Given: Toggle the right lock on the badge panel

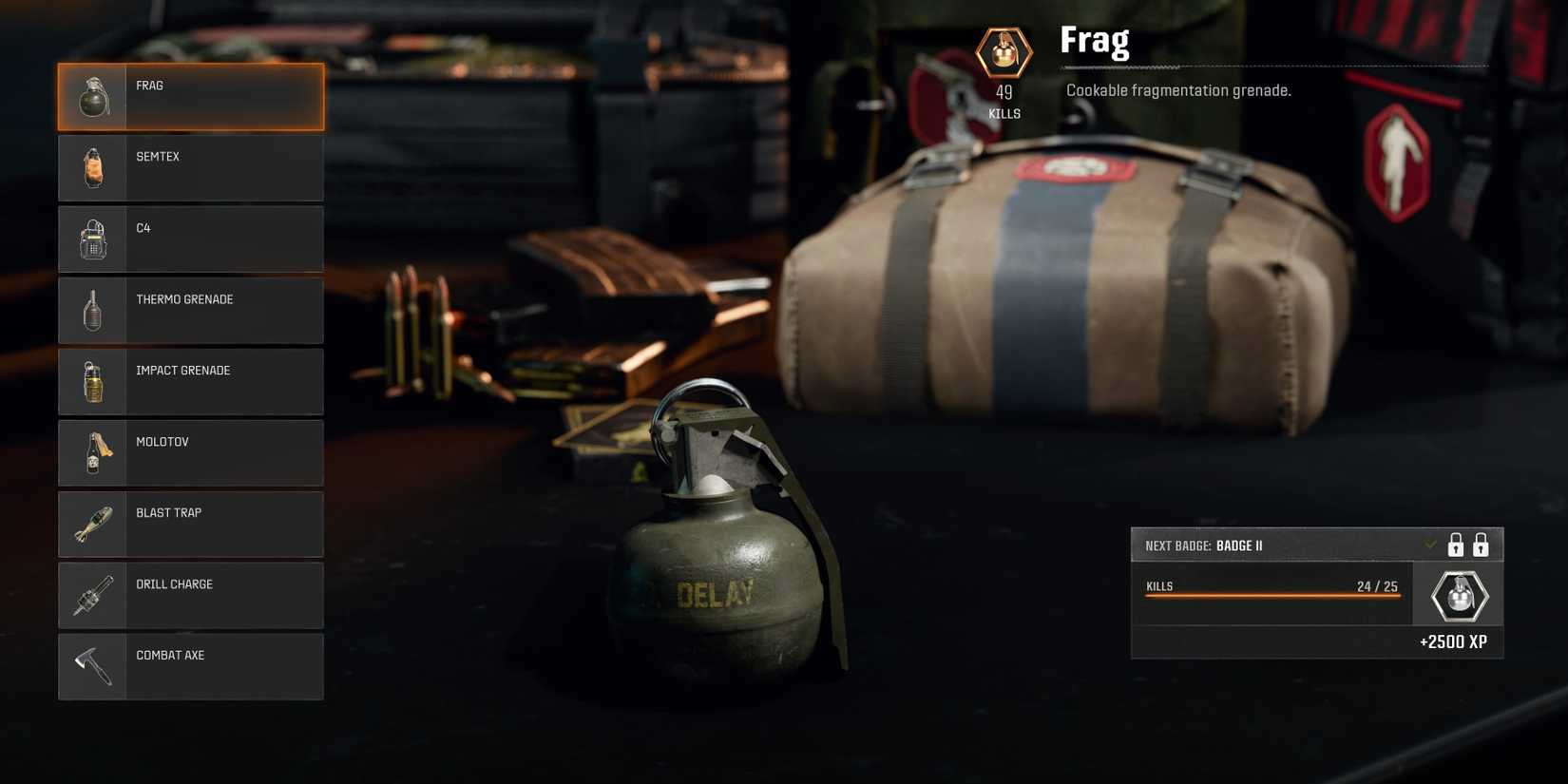Looking at the screenshot, I should (1482, 545).
